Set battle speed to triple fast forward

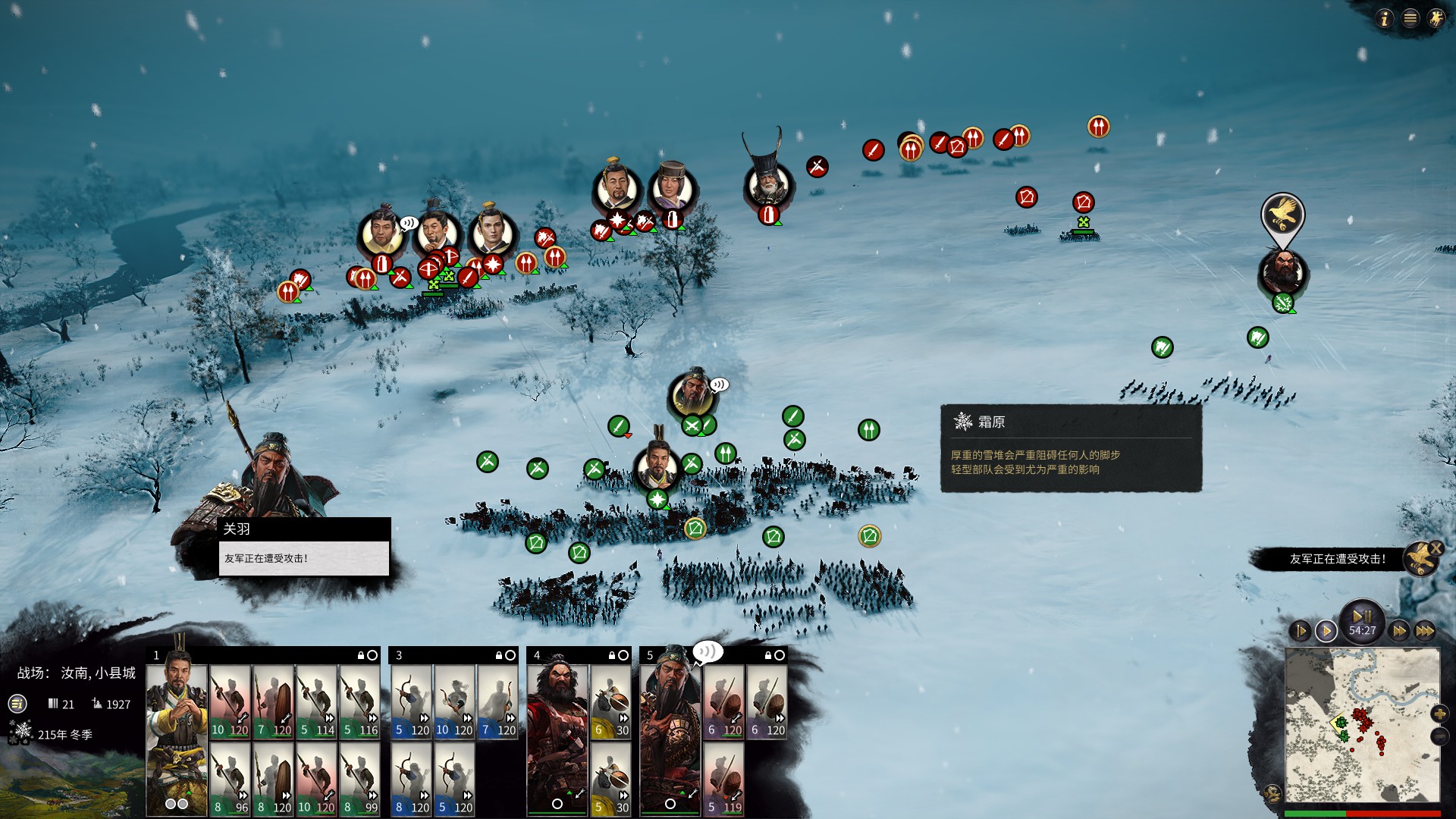[x=1425, y=631]
